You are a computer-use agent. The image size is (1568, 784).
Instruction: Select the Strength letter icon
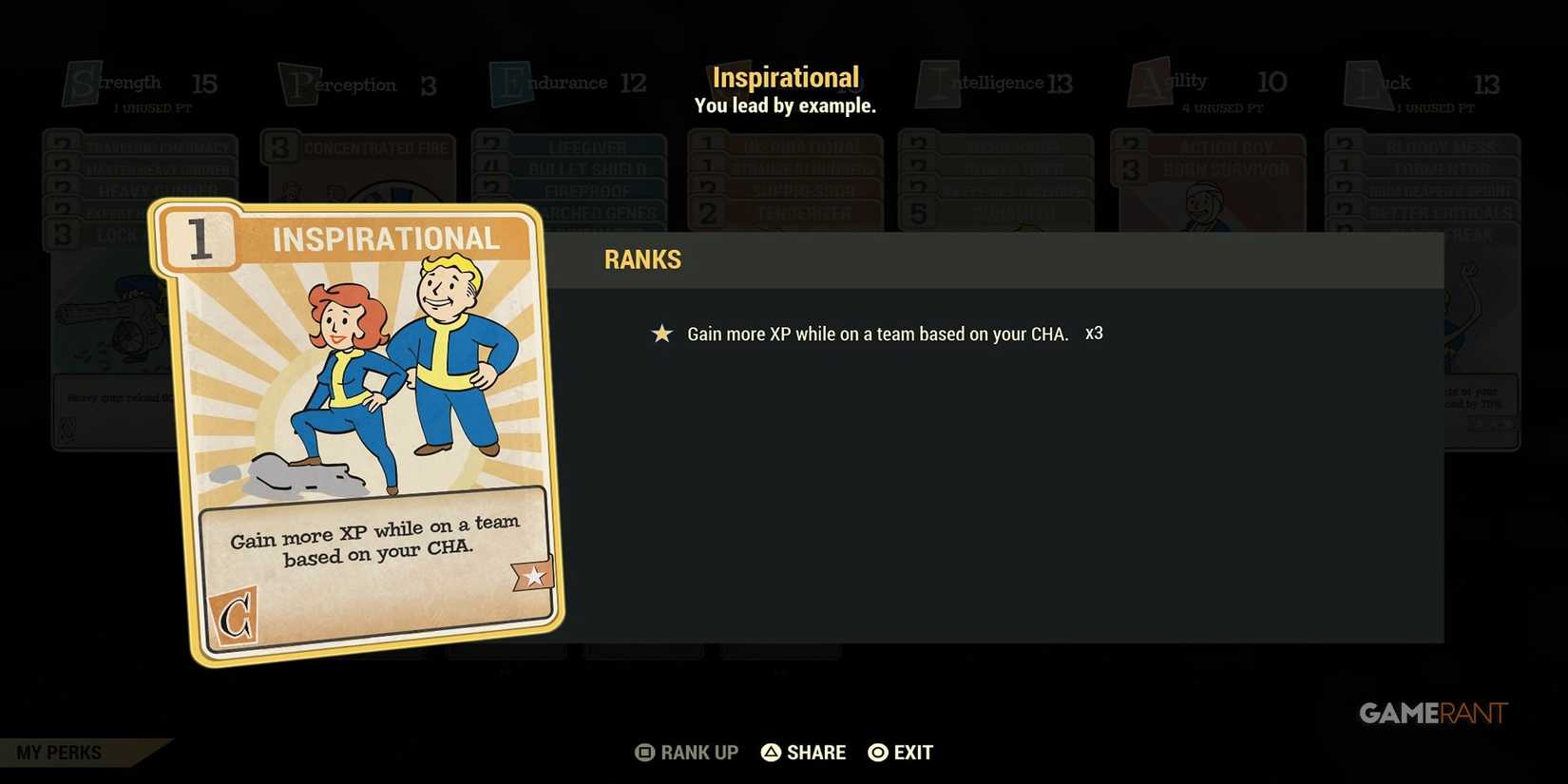point(82,84)
